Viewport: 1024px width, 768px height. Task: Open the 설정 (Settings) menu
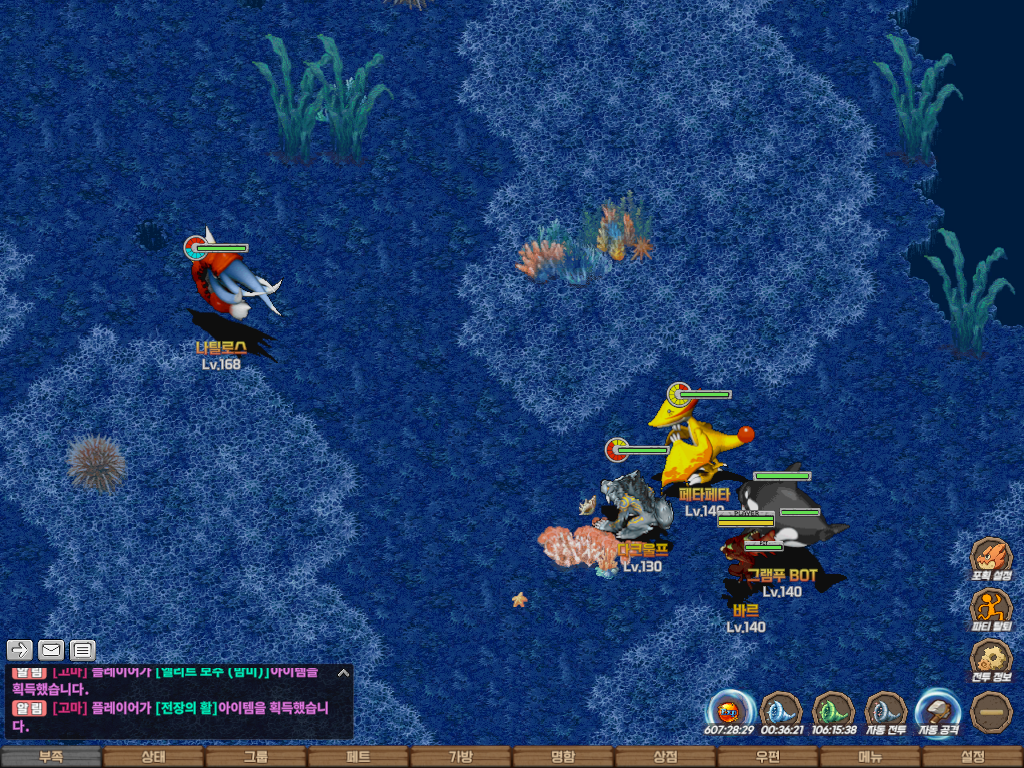[972, 757]
